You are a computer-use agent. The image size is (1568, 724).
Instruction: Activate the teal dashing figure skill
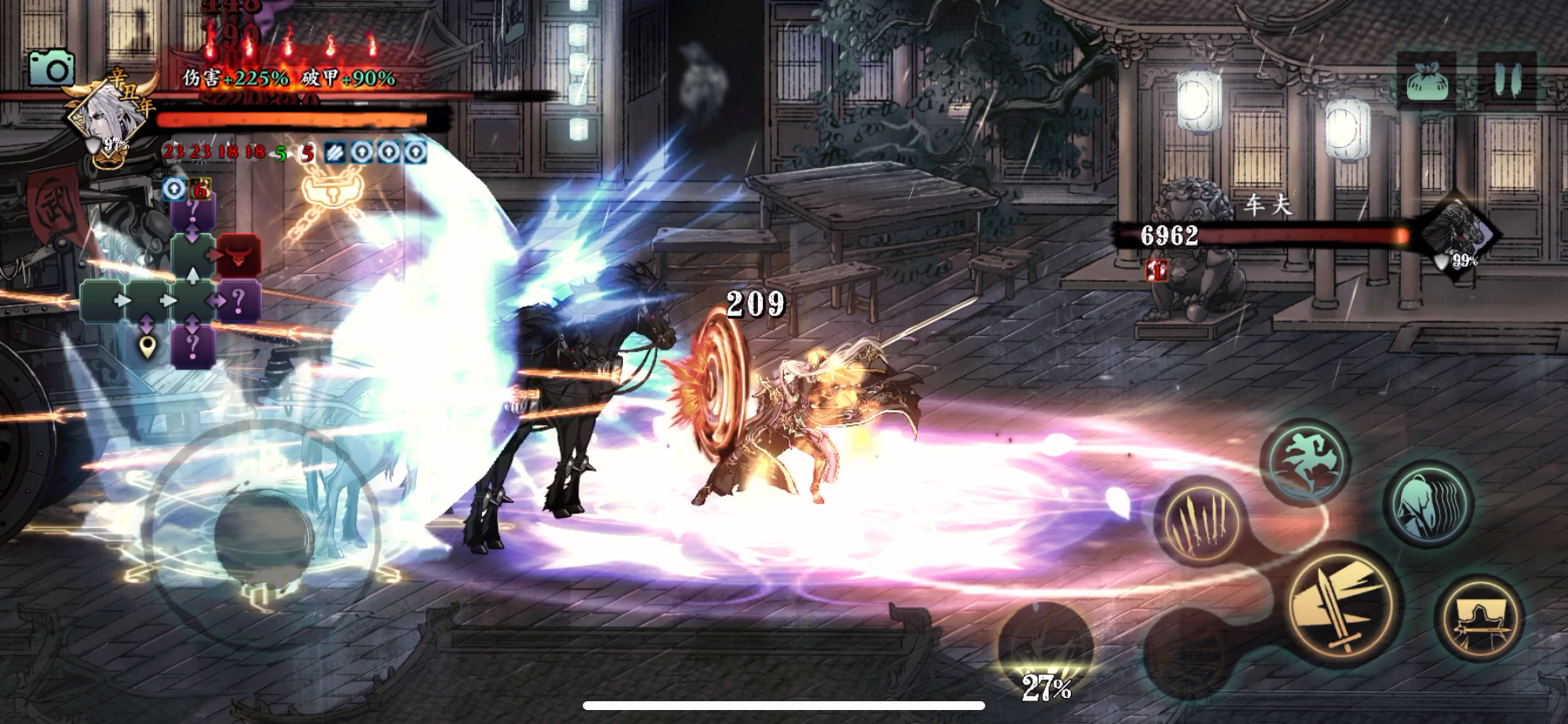[1430, 505]
